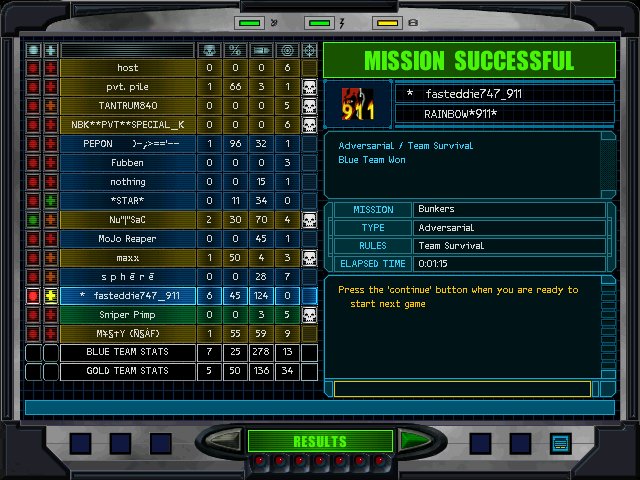Image resolution: width=640 pixels, height=480 pixels.
Task: Continue with the green right arrow
Action: click(413, 440)
